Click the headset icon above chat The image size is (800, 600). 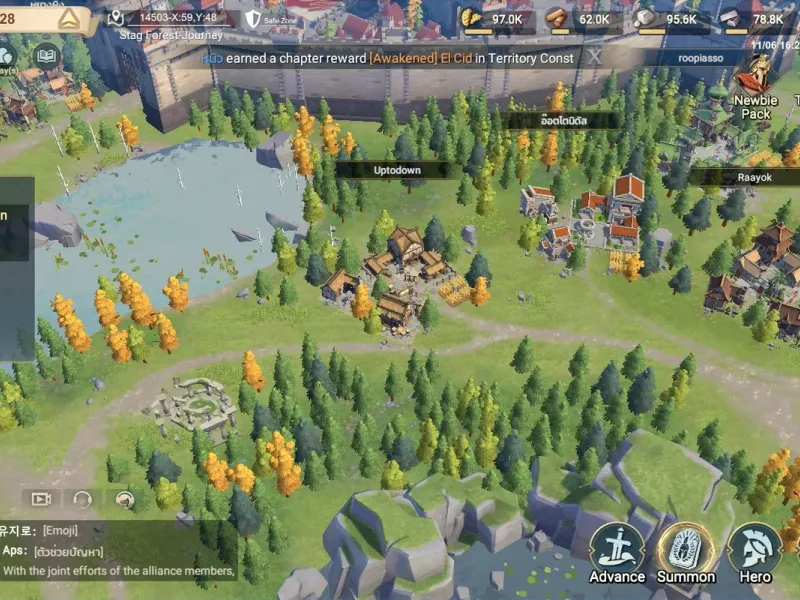coord(82,498)
